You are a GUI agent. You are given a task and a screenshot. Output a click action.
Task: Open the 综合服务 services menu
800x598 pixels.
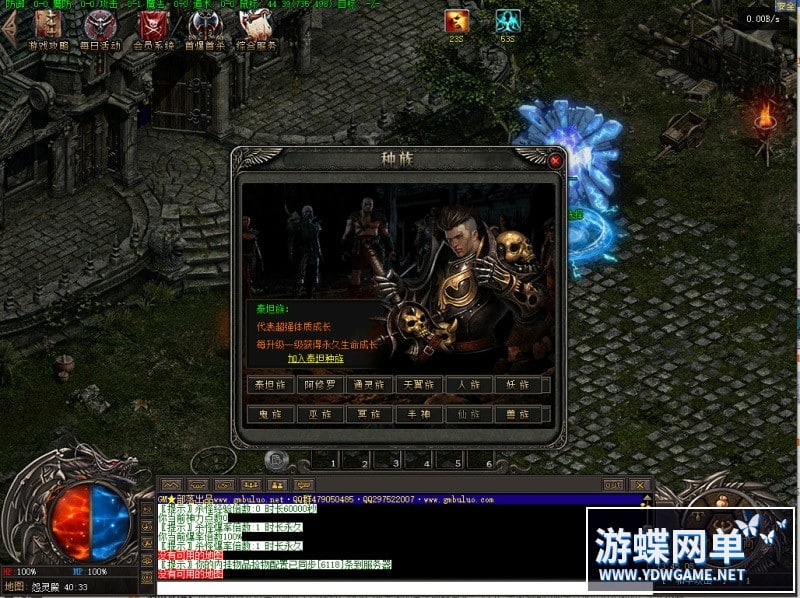(256, 30)
